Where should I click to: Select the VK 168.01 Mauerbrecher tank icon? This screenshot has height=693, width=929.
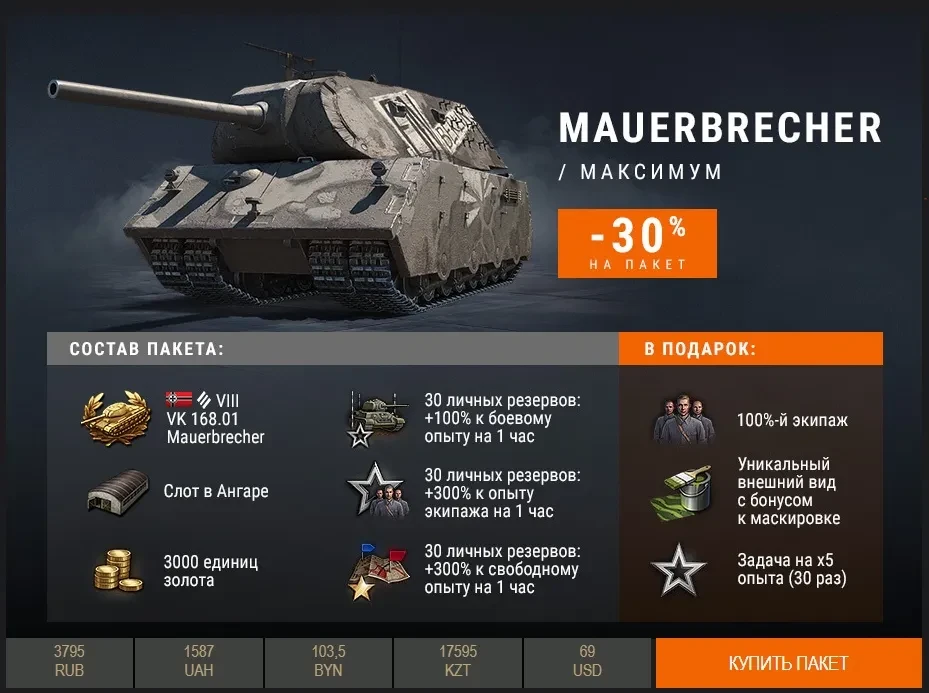click(115, 418)
